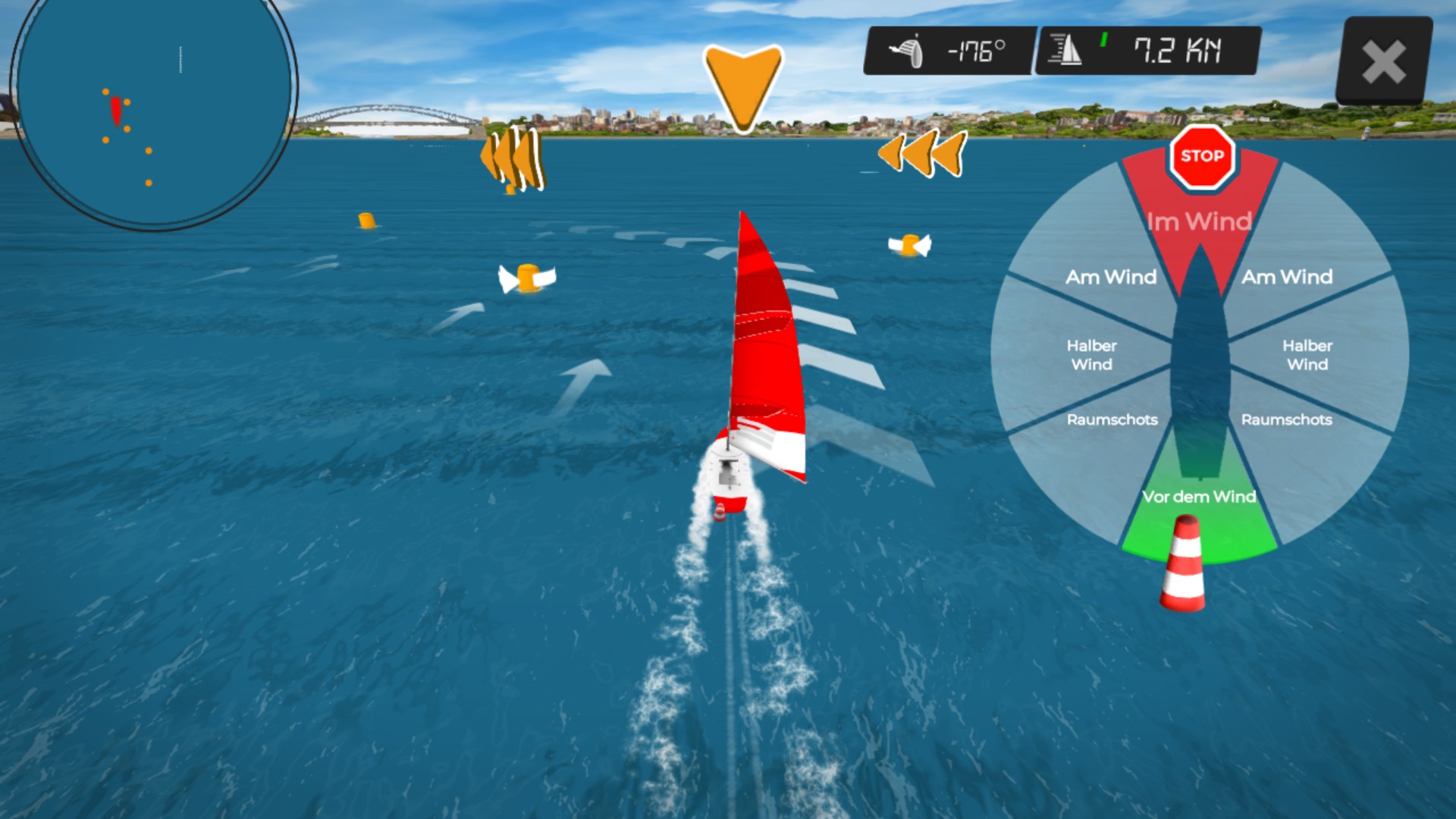Click the red-white striped cone on the wheel
Image resolution: width=1456 pixels, height=819 pixels.
click(1183, 564)
